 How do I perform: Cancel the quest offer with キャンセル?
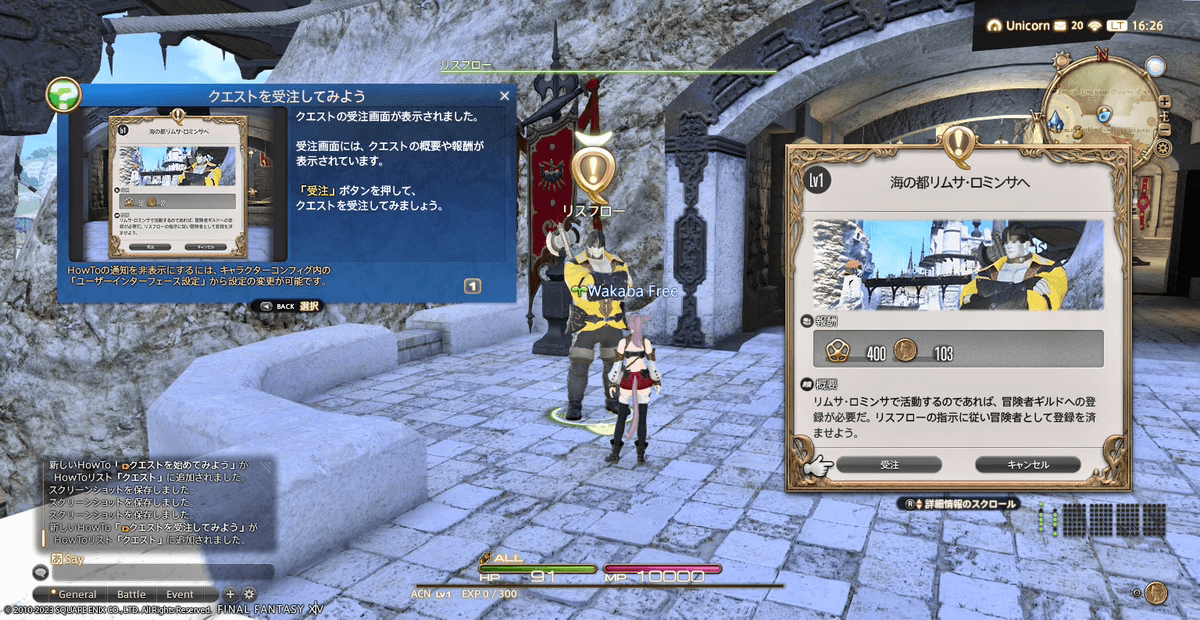[1027, 465]
